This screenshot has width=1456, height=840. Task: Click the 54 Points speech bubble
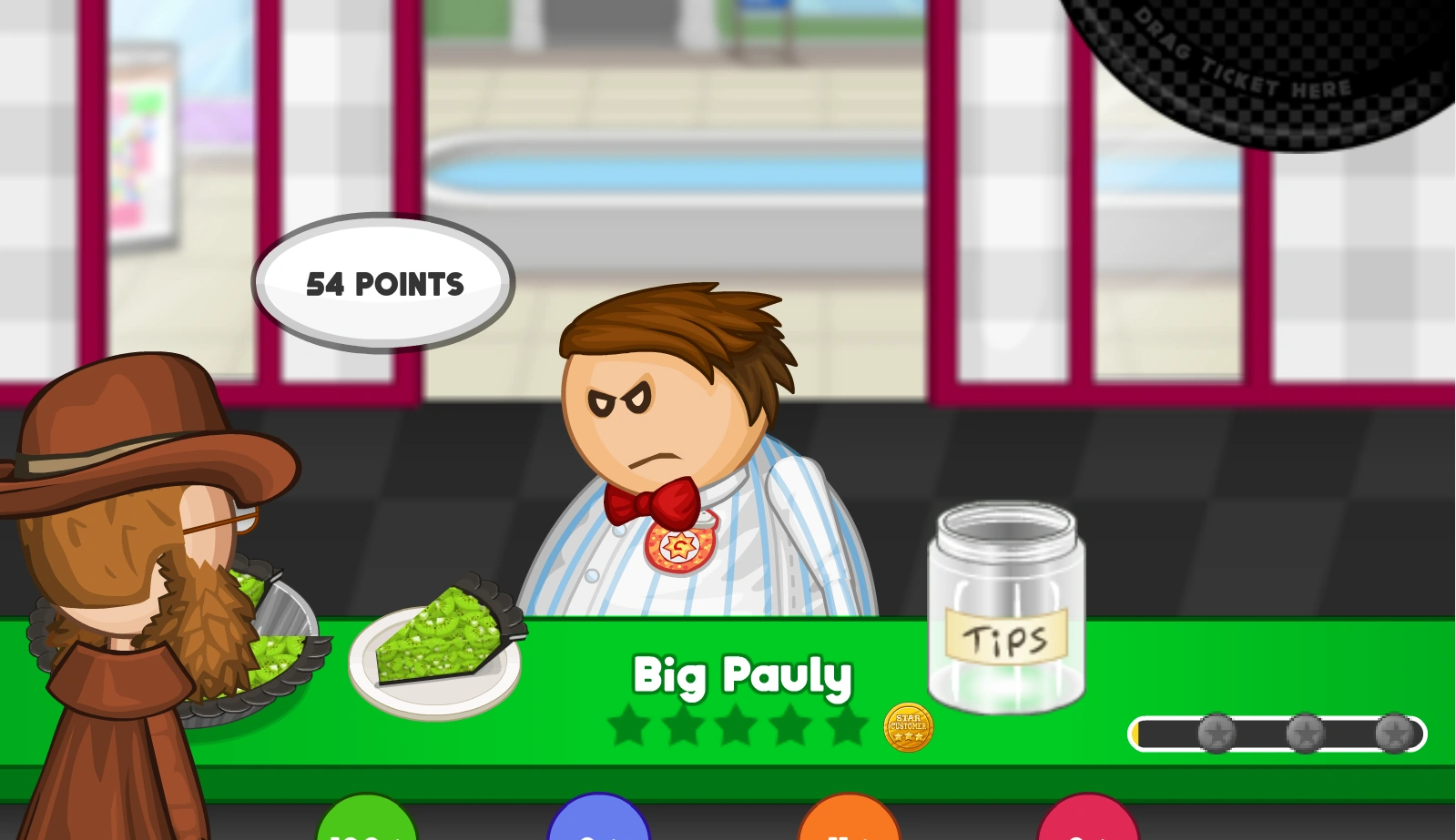382,282
